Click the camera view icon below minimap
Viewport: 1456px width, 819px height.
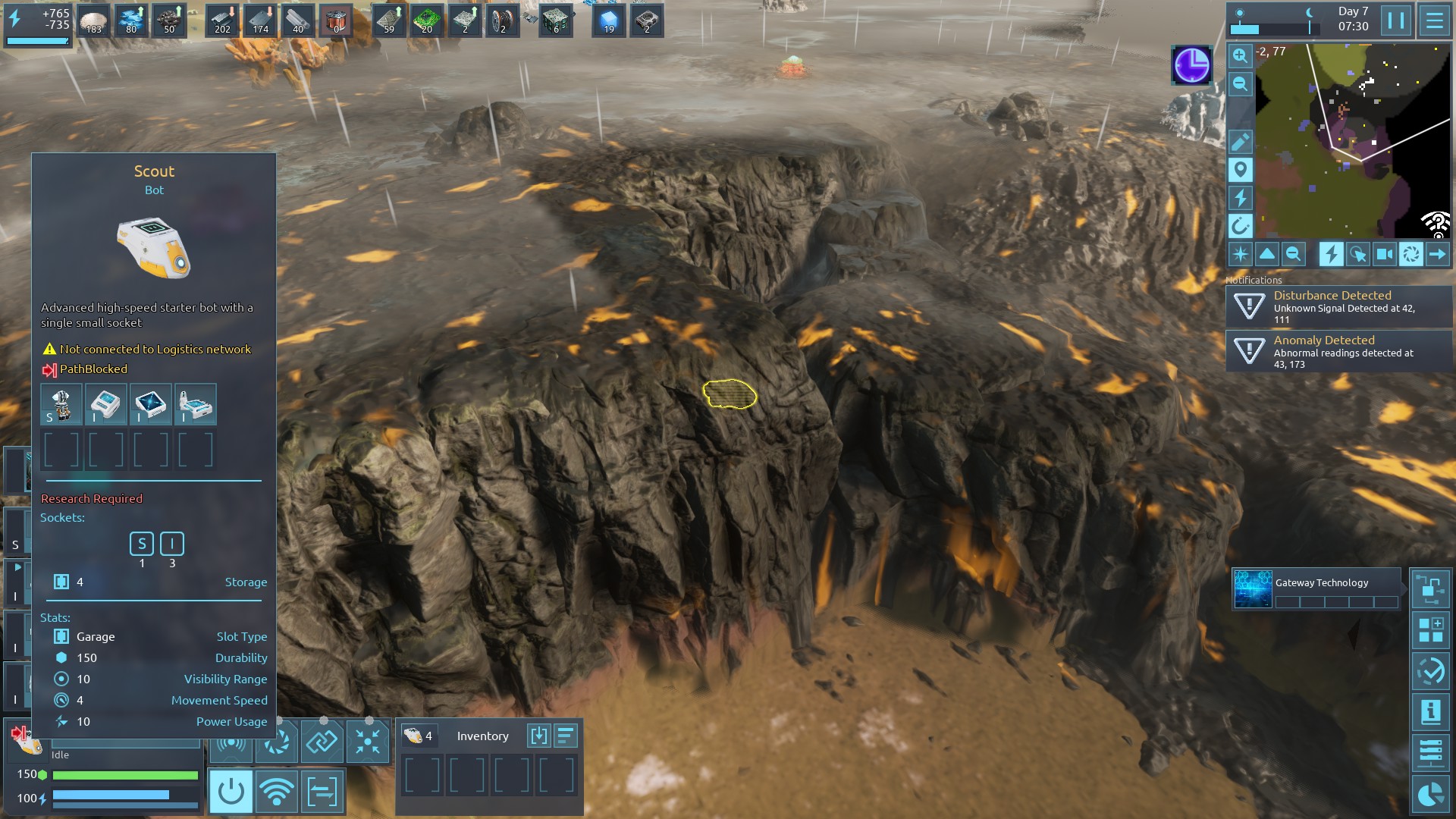[x=1384, y=254]
